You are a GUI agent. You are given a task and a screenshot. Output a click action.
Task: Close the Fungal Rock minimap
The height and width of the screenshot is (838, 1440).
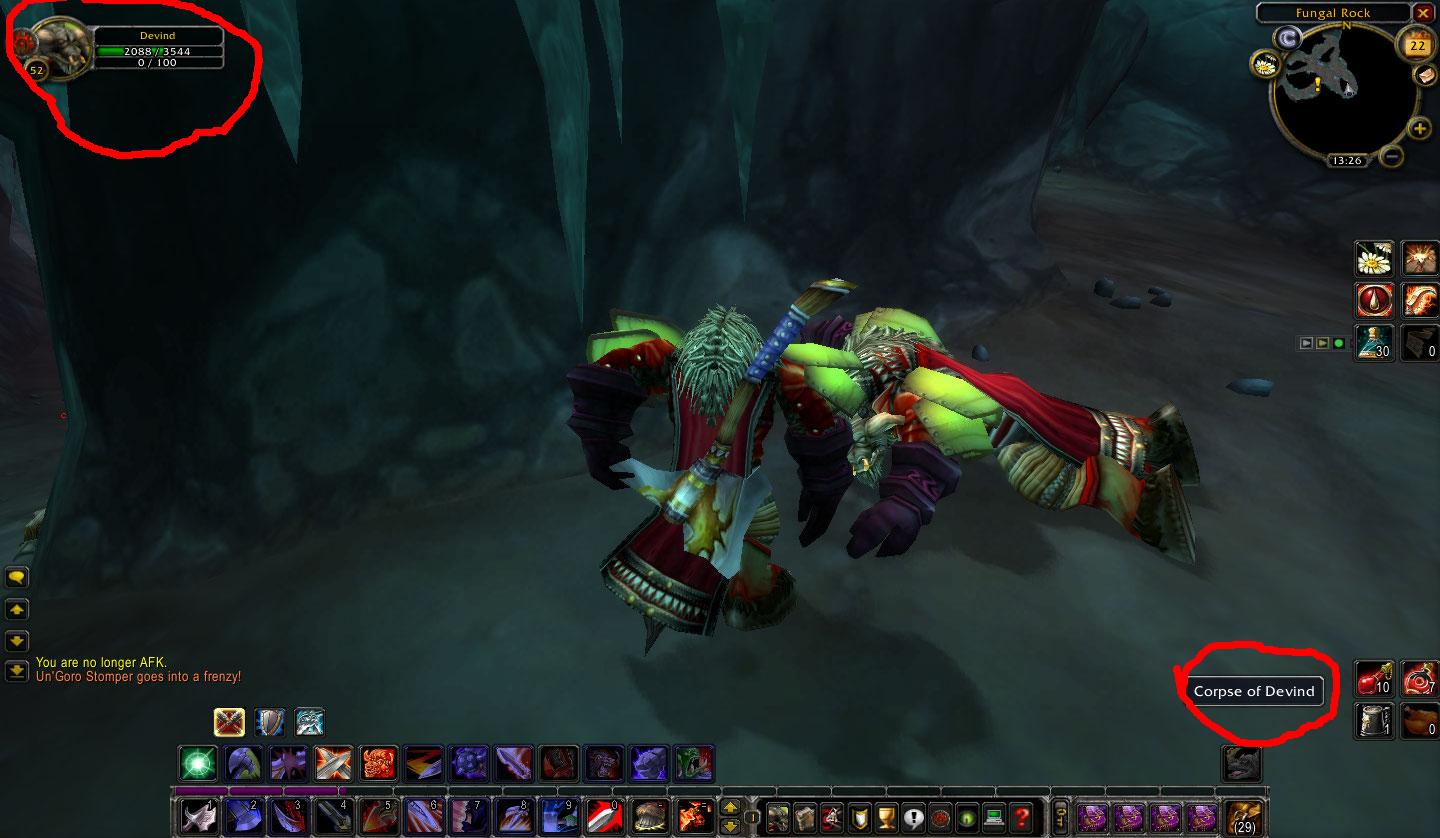click(x=1423, y=13)
